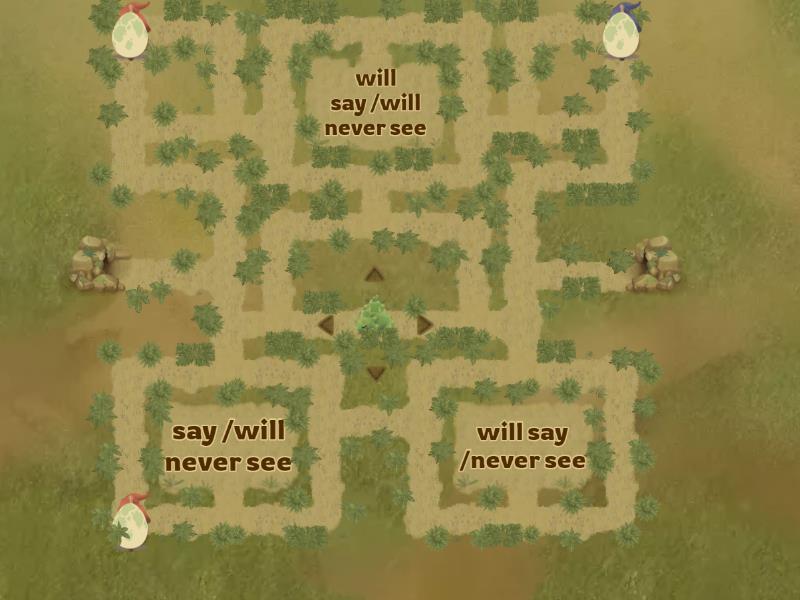800x600 pixels.
Task: Tap the right arrow beside the player
Action: [424, 325]
